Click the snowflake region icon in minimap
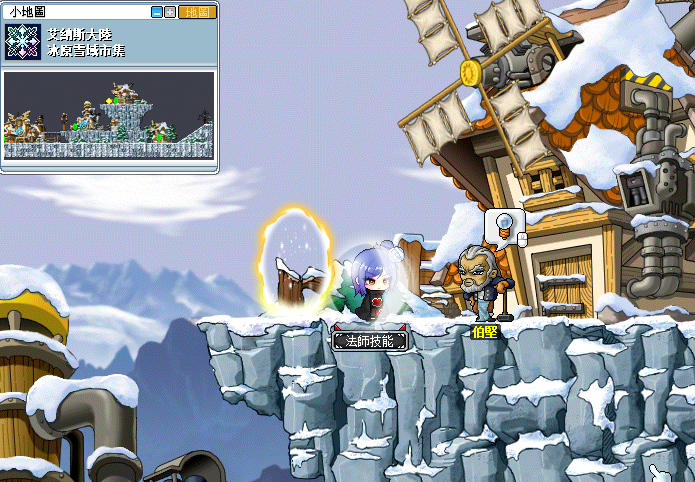The width and height of the screenshot is (695, 482). coord(22,41)
